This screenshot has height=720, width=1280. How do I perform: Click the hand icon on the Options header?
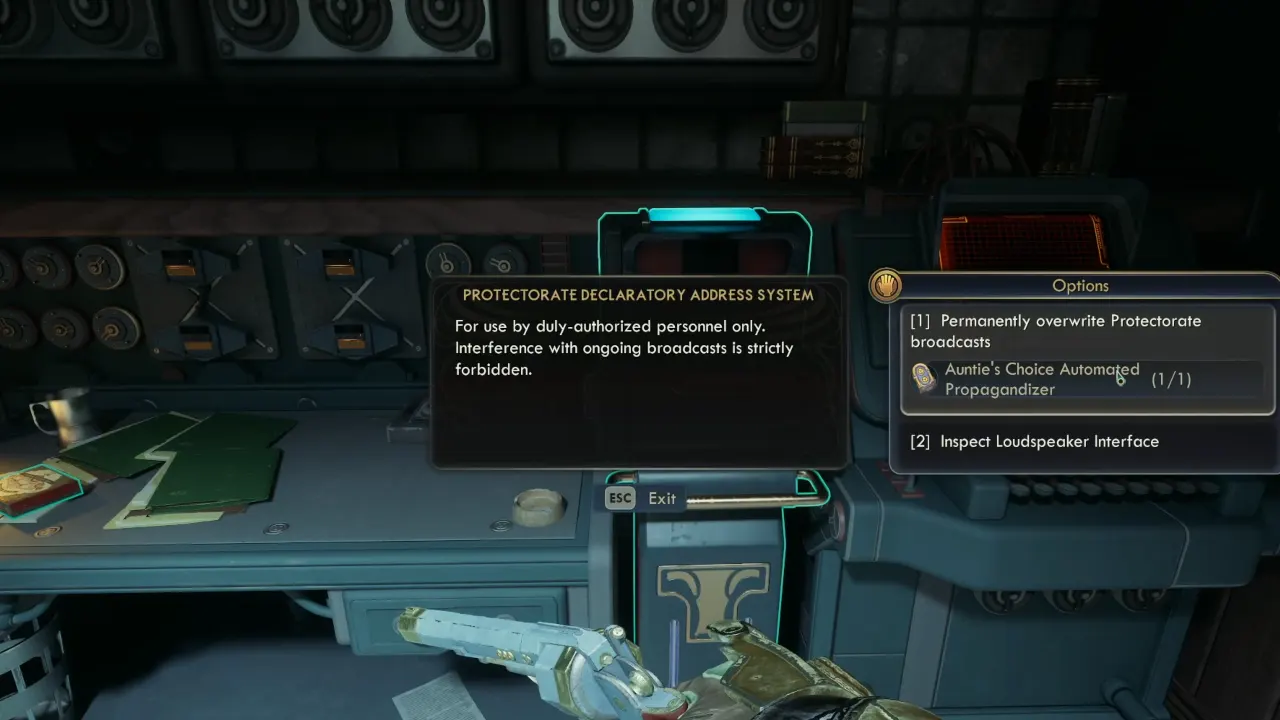pos(886,287)
